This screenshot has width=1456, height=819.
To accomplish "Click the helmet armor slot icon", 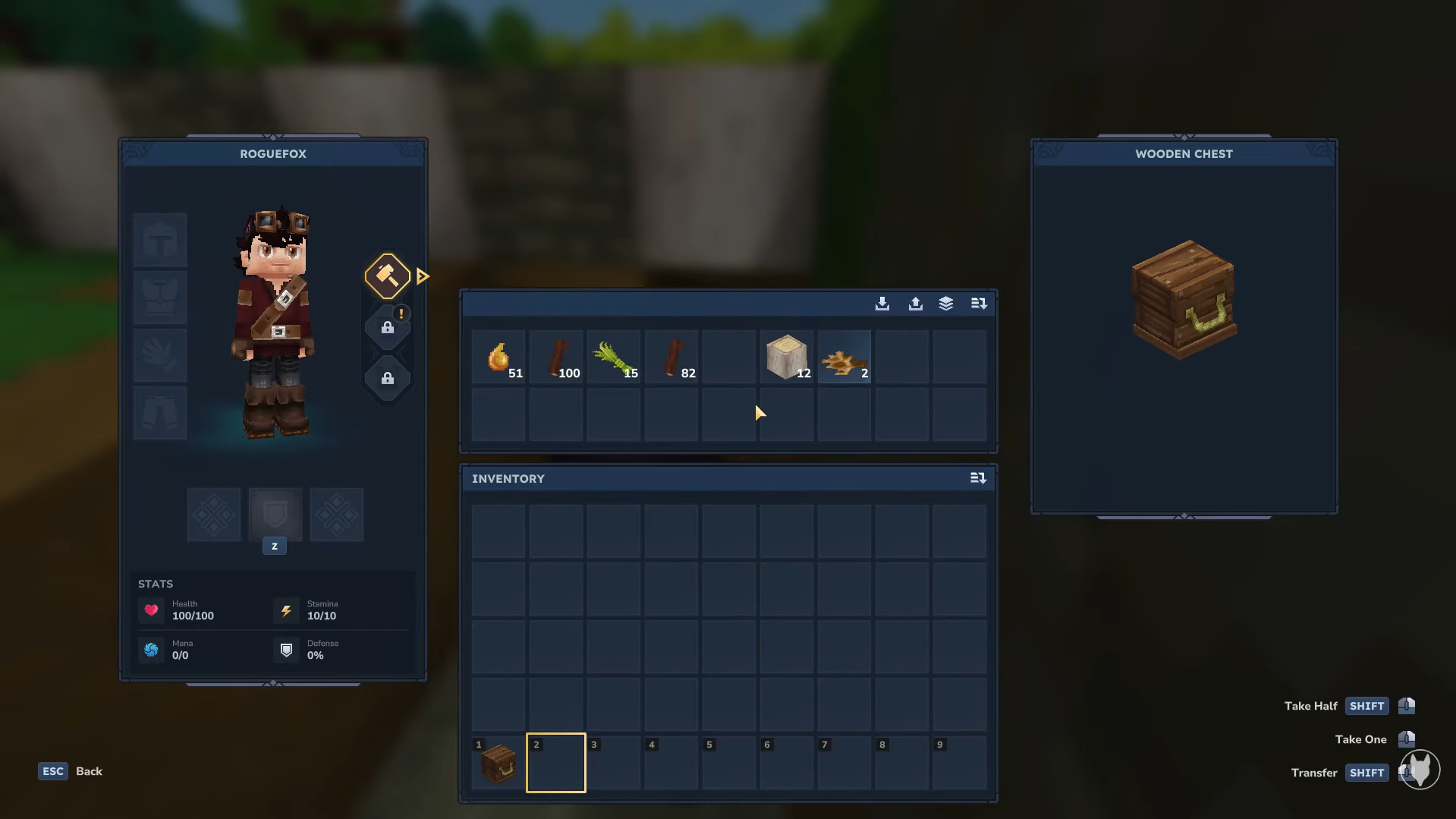I will click(160, 239).
